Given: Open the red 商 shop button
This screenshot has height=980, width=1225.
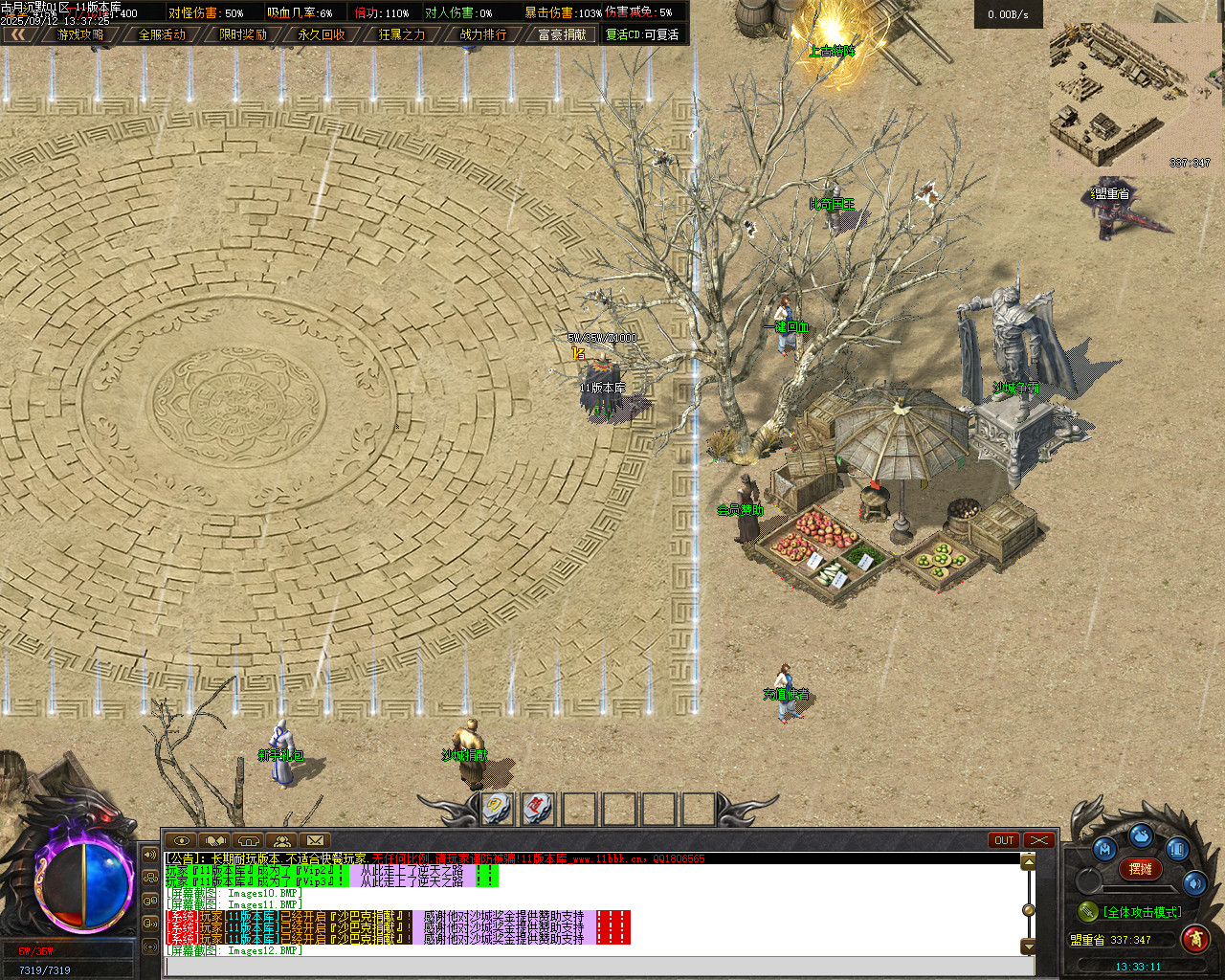Looking at the screenshot, I should 1195,939.
